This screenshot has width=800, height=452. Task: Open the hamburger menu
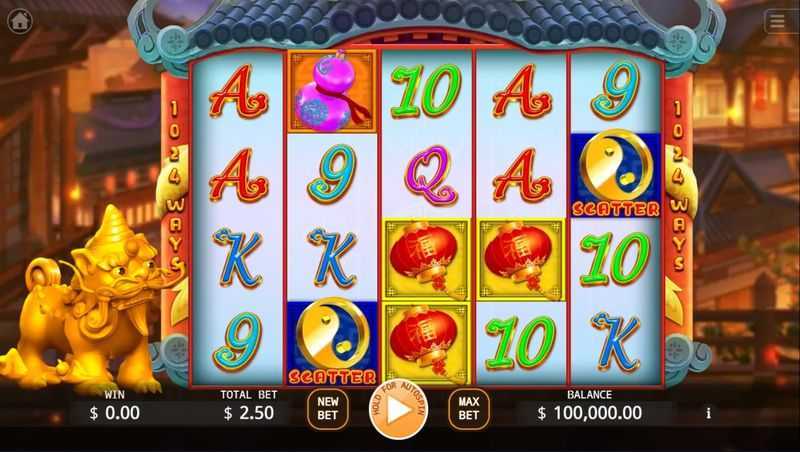click(778, 21)
